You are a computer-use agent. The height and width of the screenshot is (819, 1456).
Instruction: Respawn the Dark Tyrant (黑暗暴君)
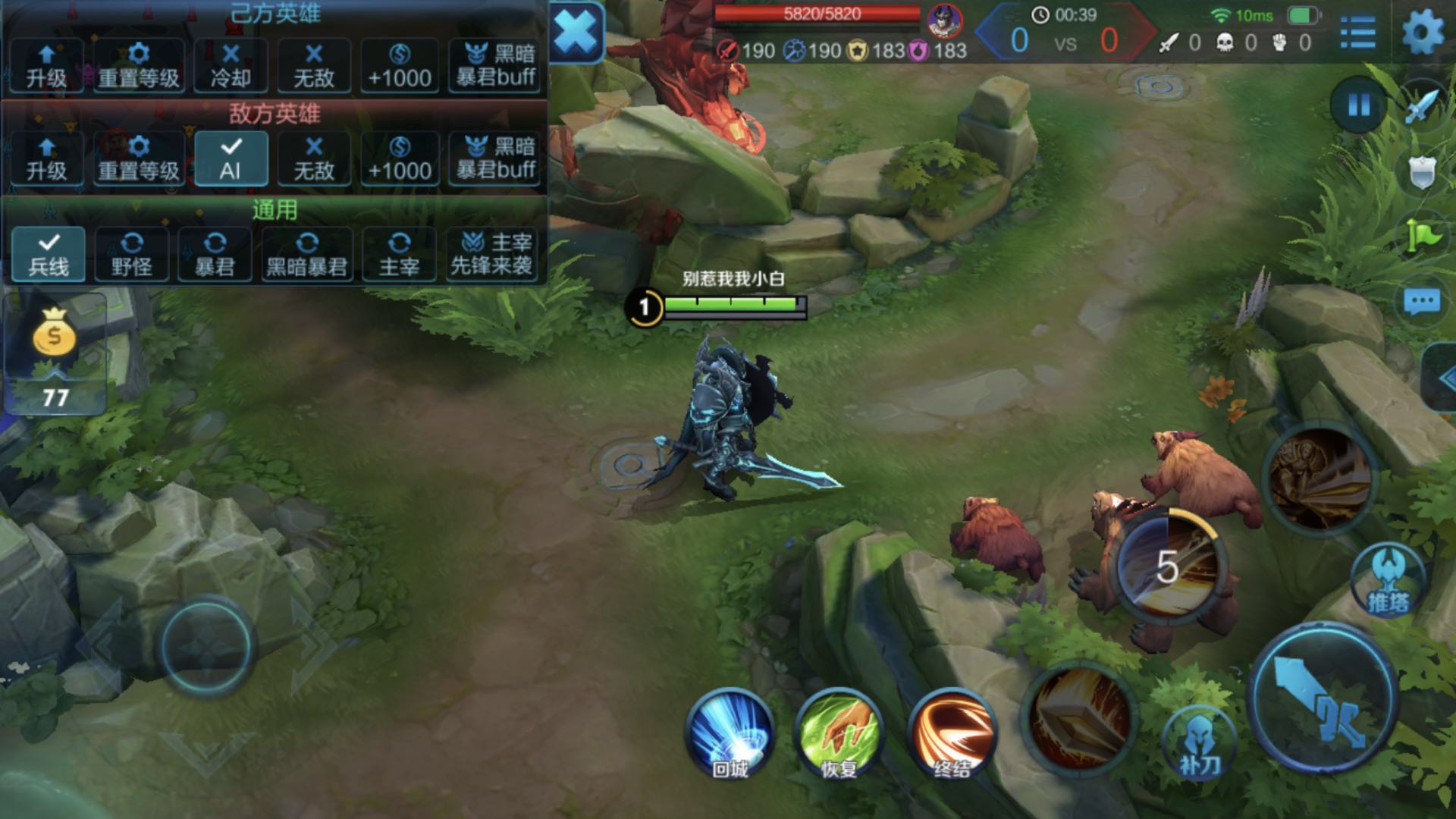pos(306,254)
